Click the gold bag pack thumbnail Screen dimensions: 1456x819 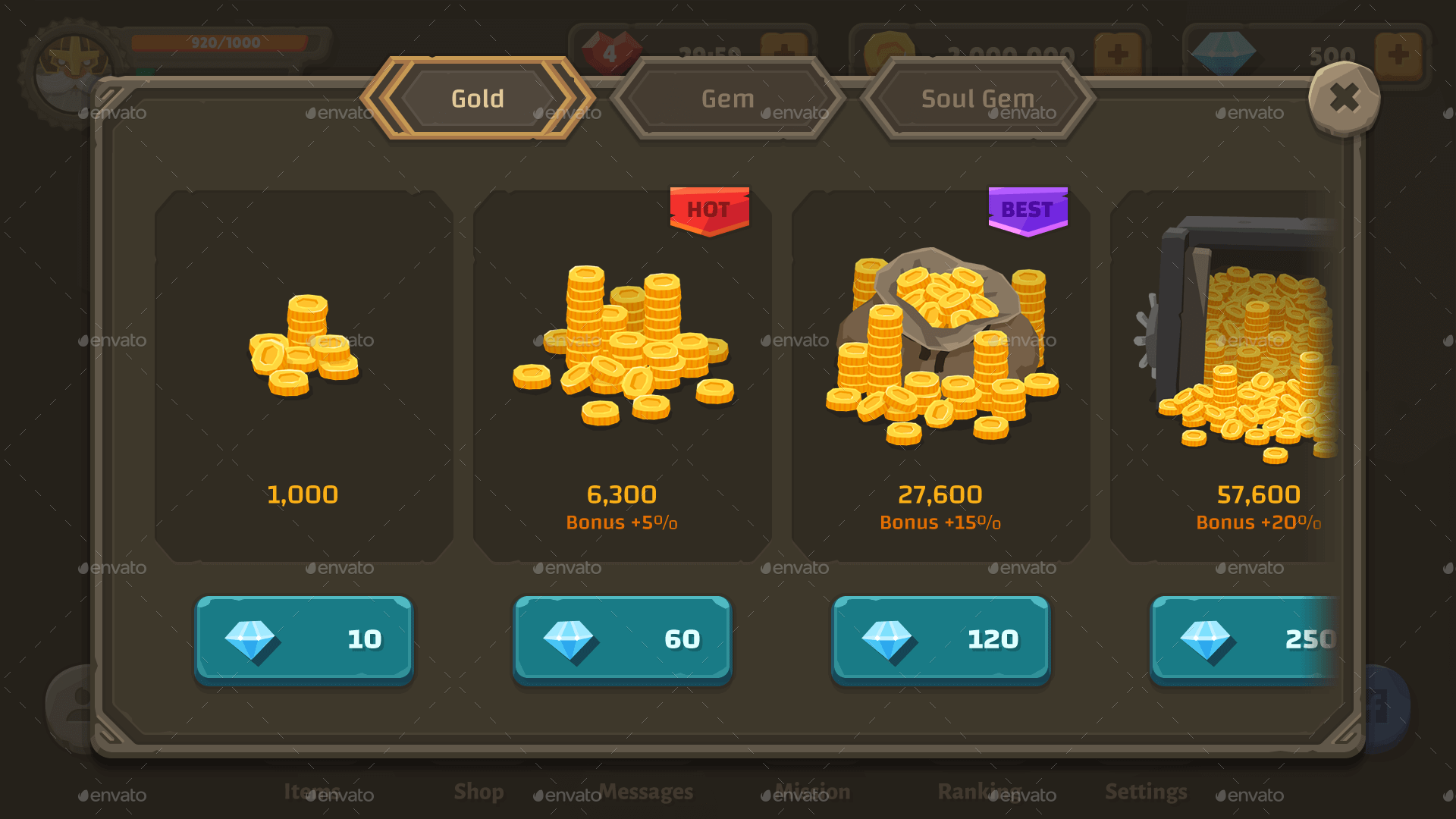939,341
